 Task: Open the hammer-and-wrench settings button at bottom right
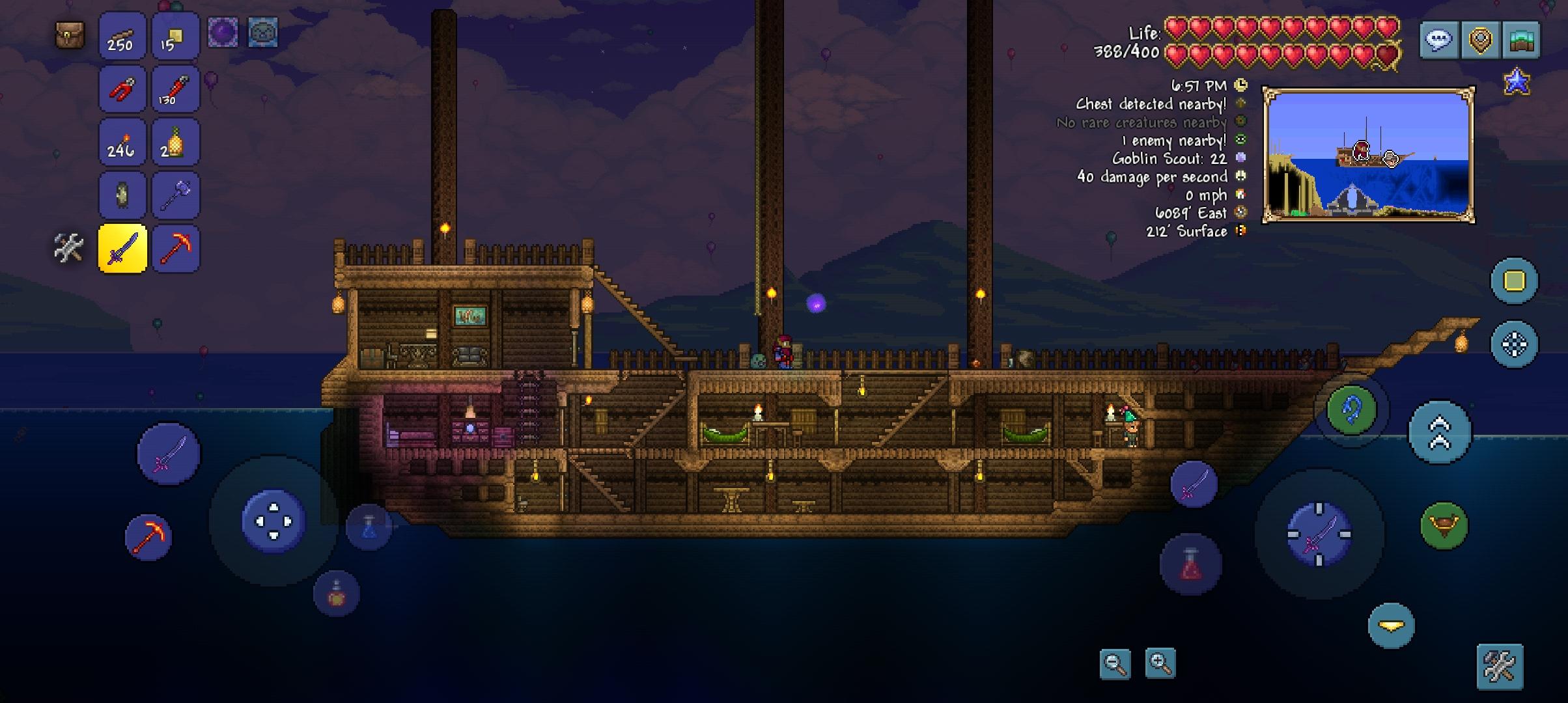[1500, 667]
